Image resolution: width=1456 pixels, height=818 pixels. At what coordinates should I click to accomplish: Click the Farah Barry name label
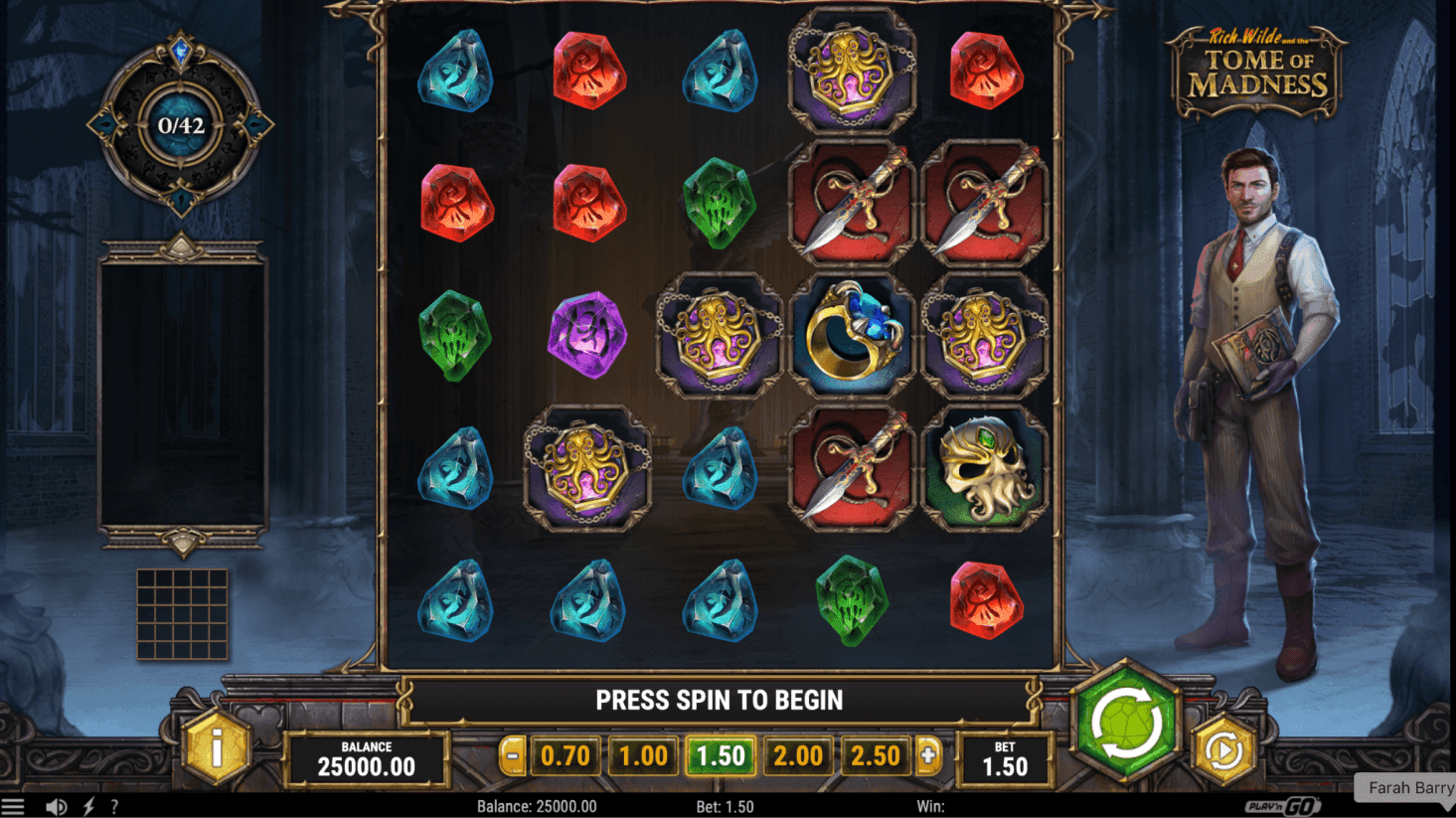tap(1407, 787)
